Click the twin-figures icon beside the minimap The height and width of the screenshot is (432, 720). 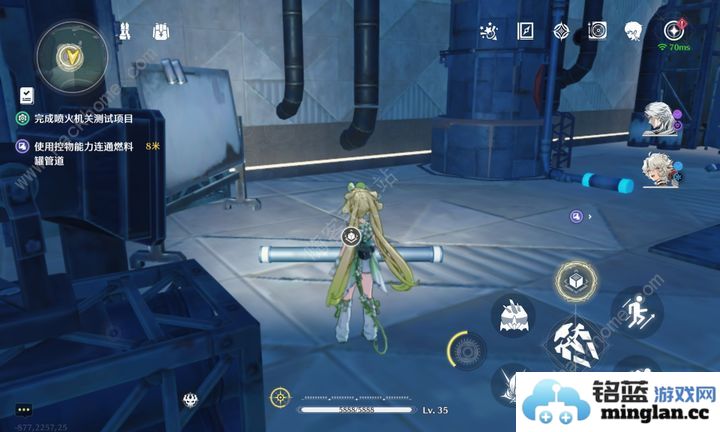click(x=125, y=32)
